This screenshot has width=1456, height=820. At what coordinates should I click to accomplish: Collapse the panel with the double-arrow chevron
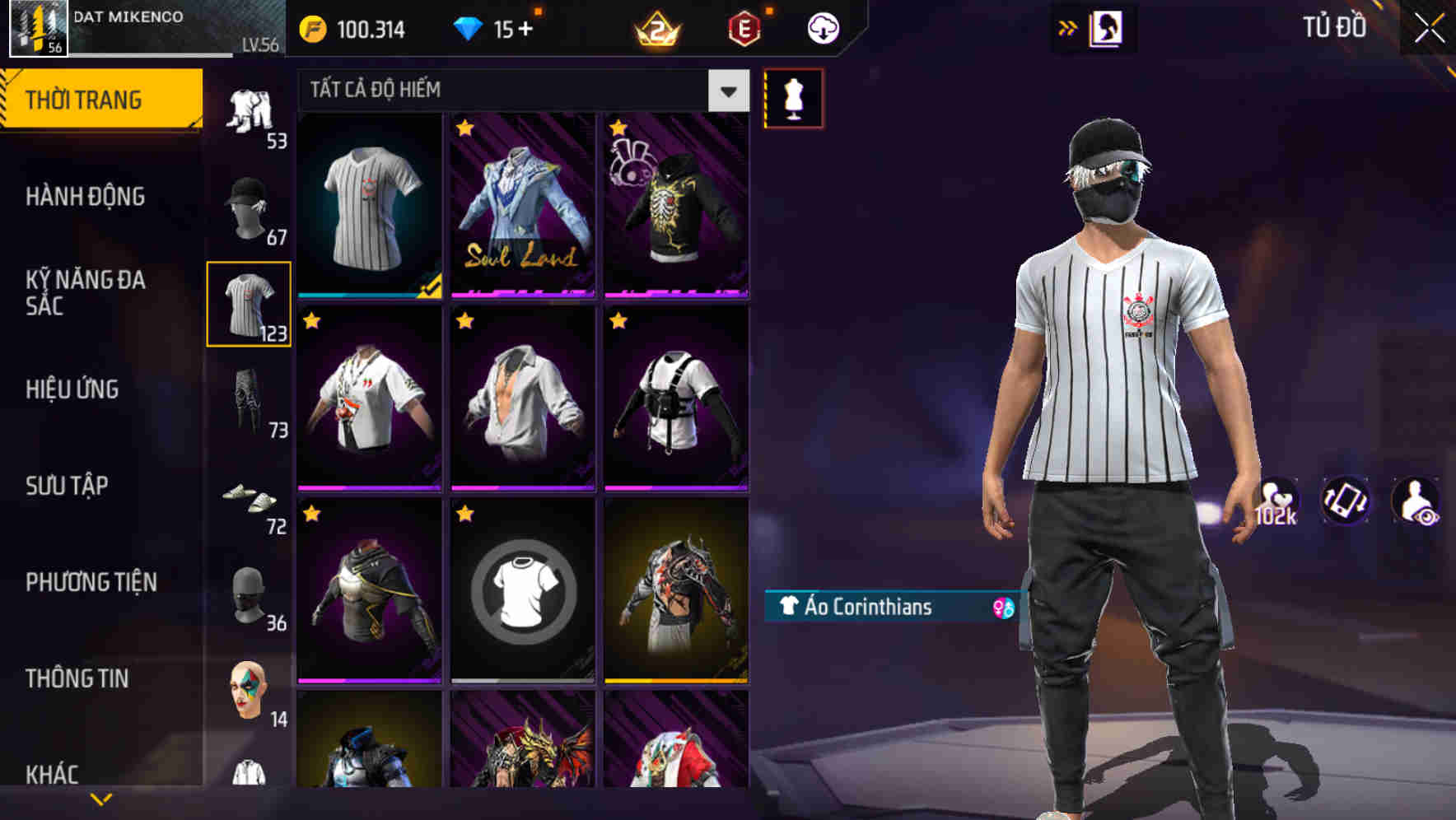1068,27
